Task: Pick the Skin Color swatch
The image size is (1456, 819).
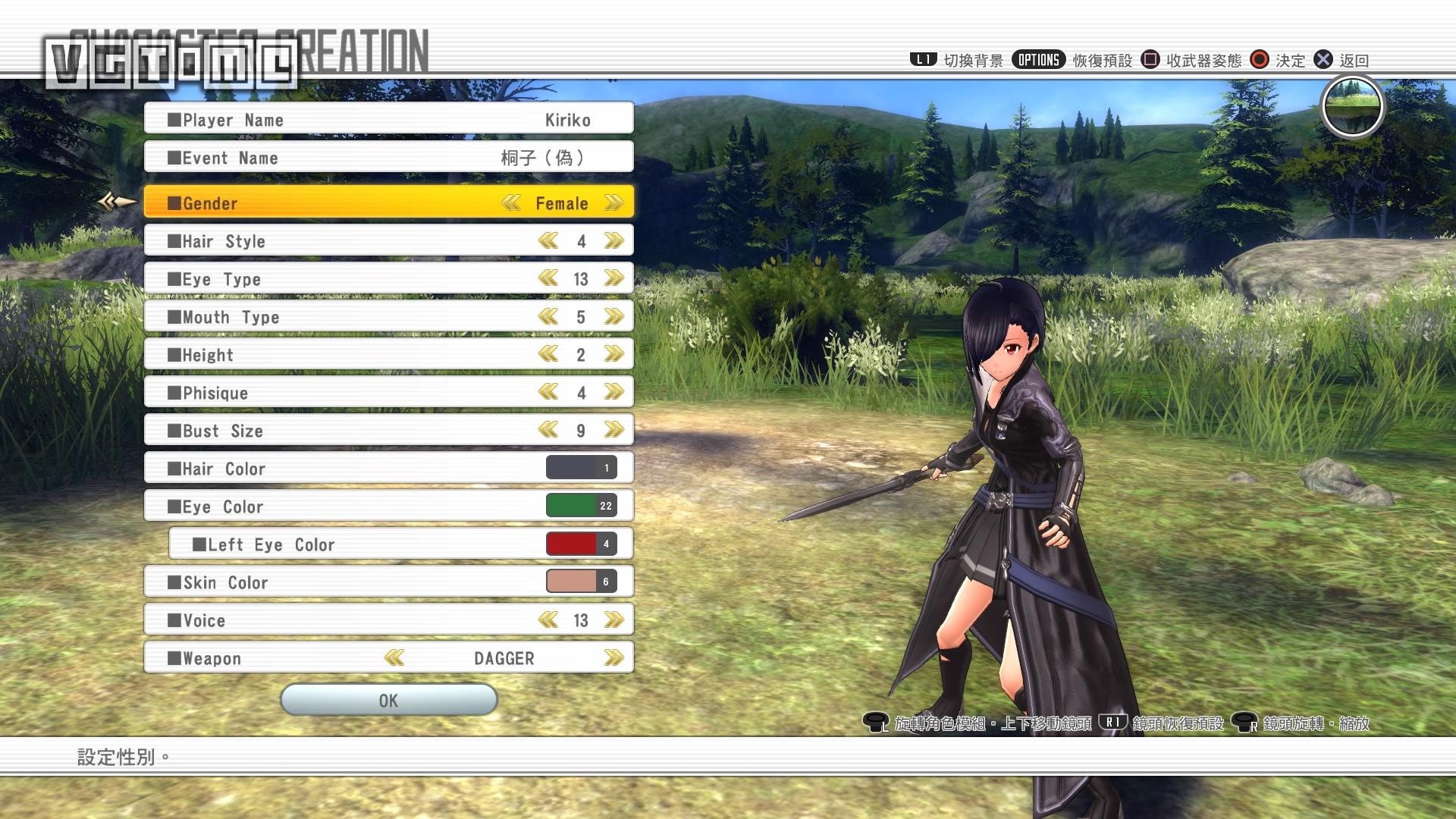Action: 581,582
